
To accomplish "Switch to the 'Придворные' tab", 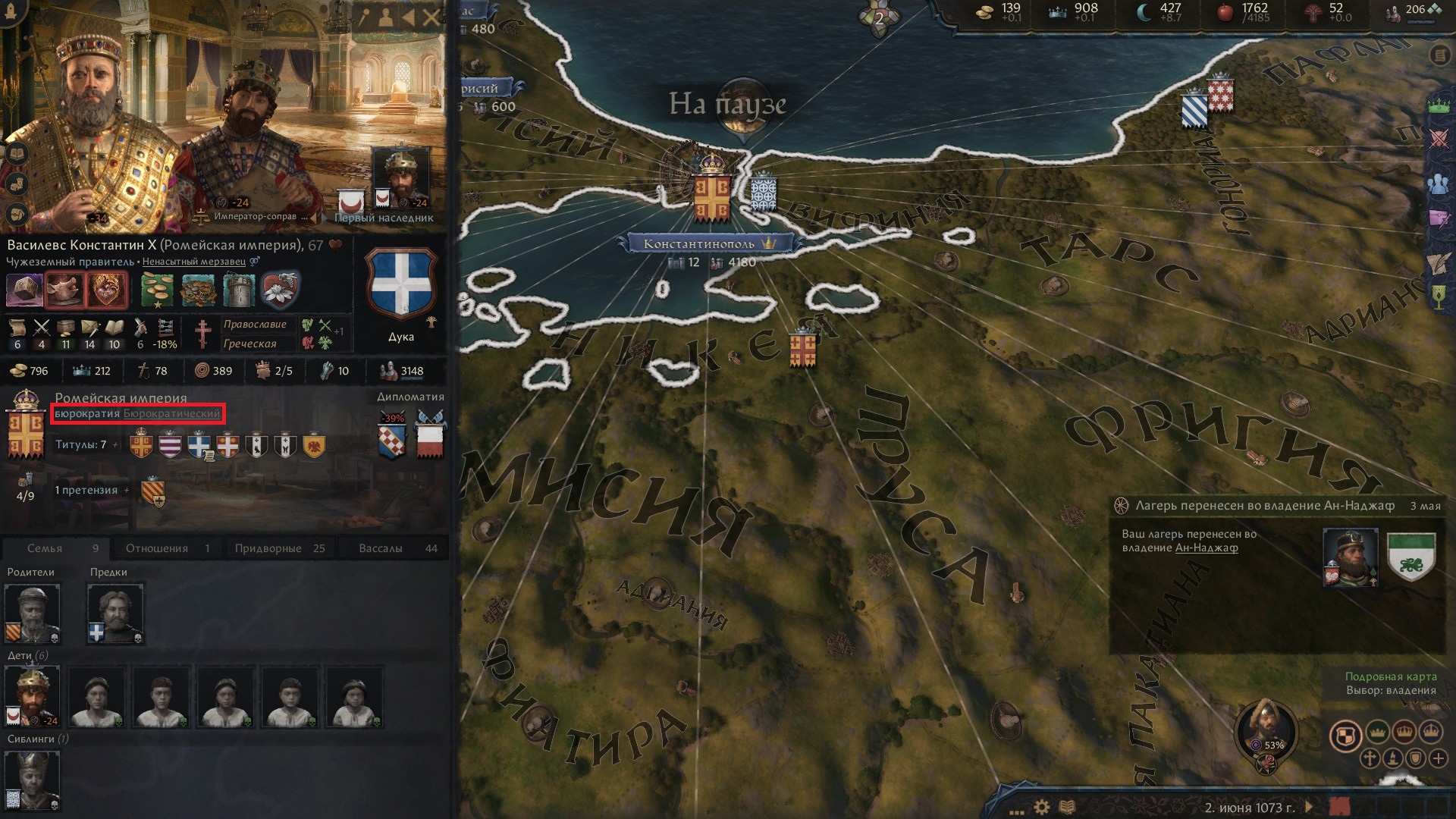I will tap(281, 548).
